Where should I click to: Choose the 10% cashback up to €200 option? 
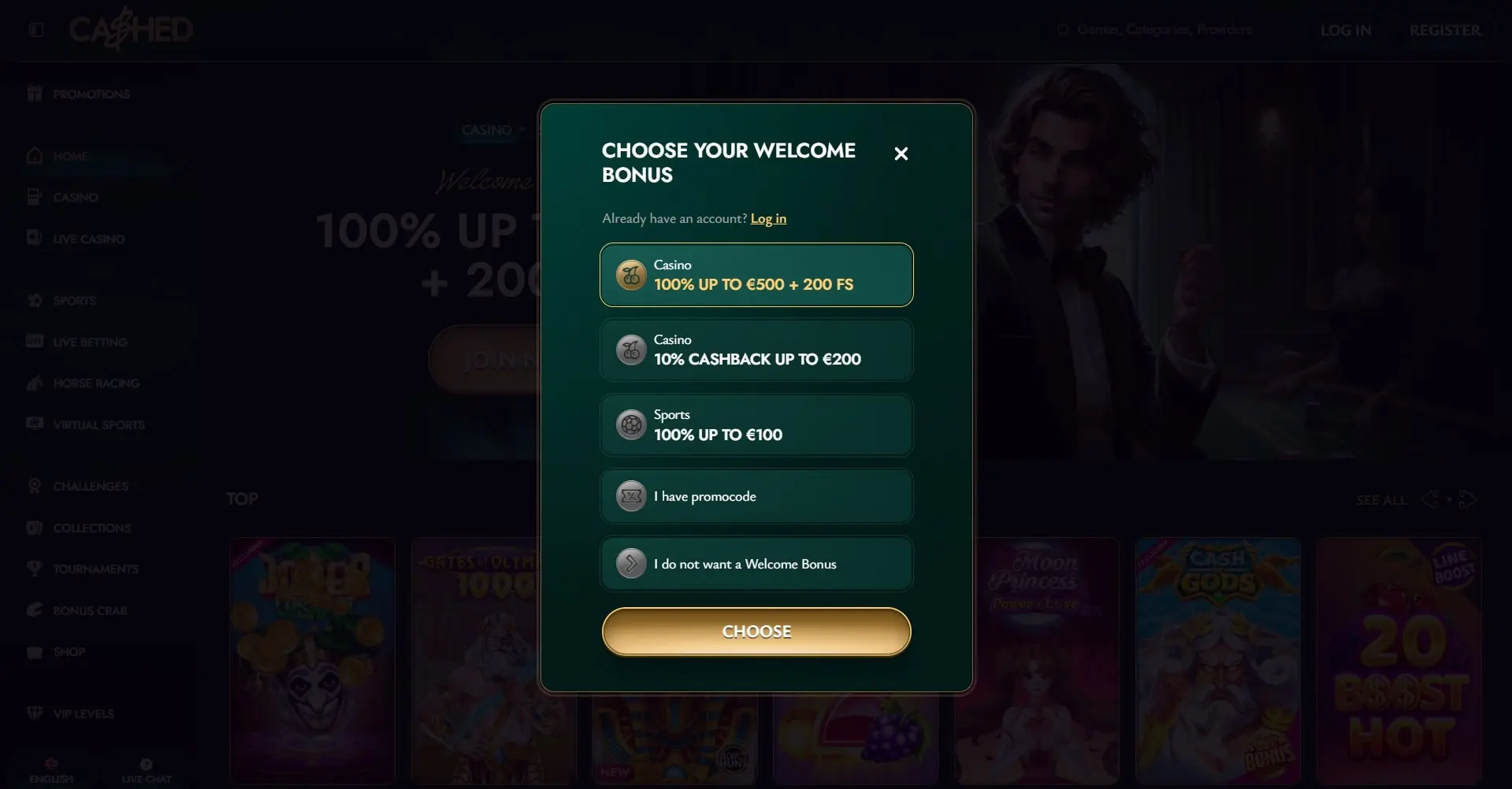756,350
